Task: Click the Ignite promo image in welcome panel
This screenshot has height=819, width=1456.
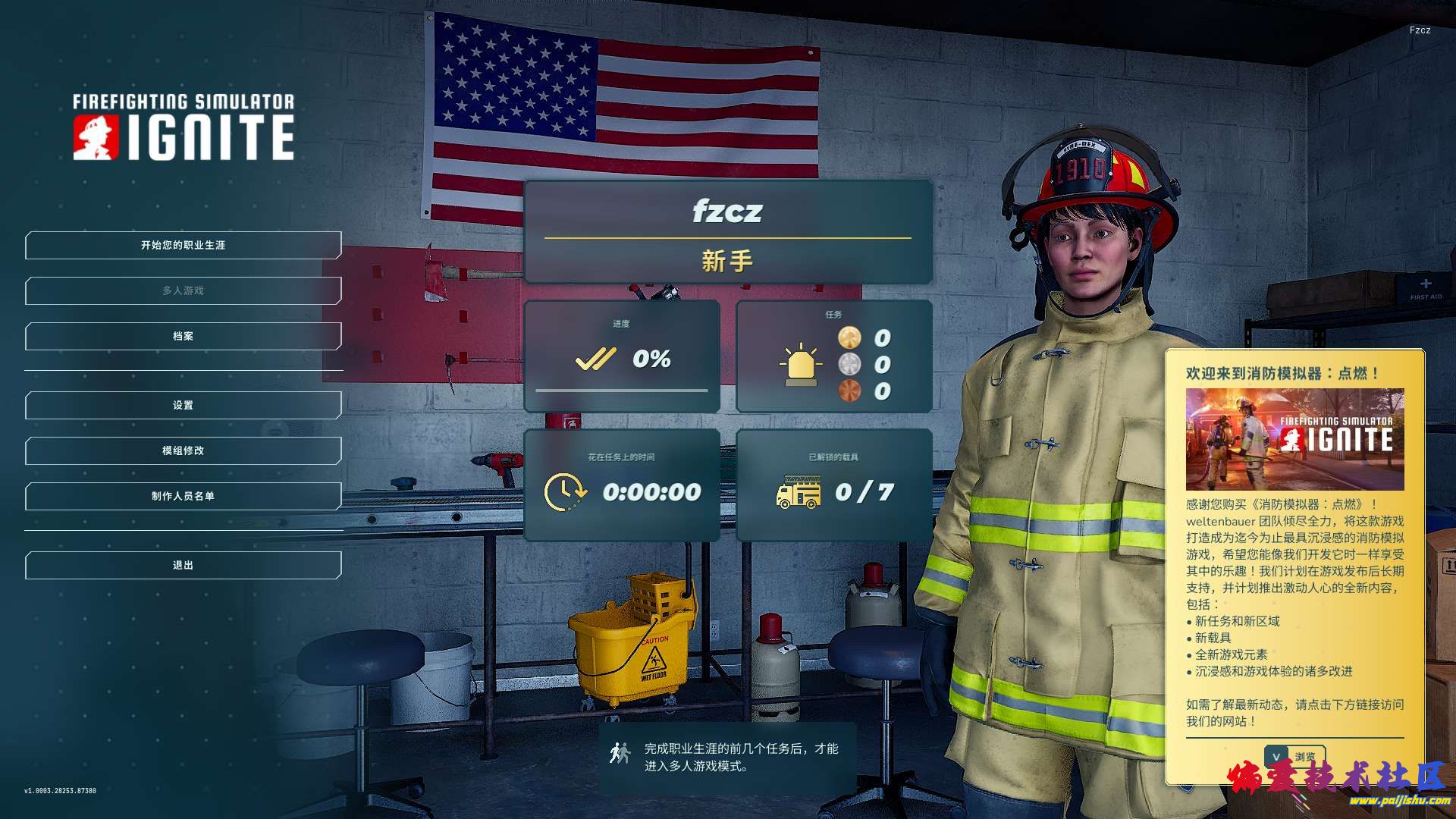Action: point(1294,439)
